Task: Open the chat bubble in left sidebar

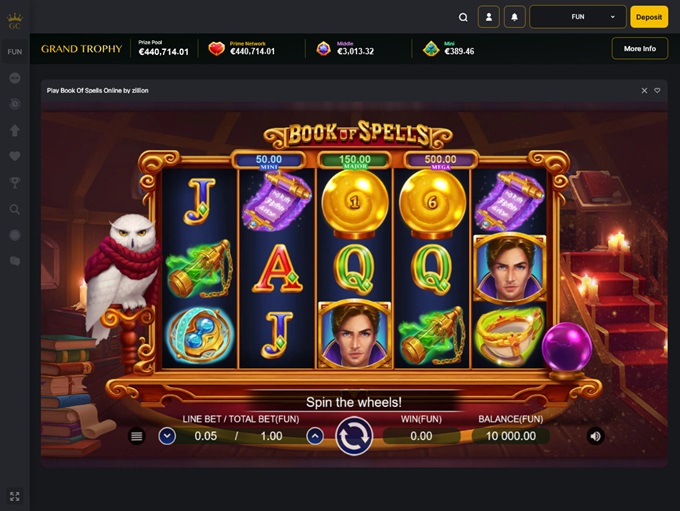Action: (15, 261)
